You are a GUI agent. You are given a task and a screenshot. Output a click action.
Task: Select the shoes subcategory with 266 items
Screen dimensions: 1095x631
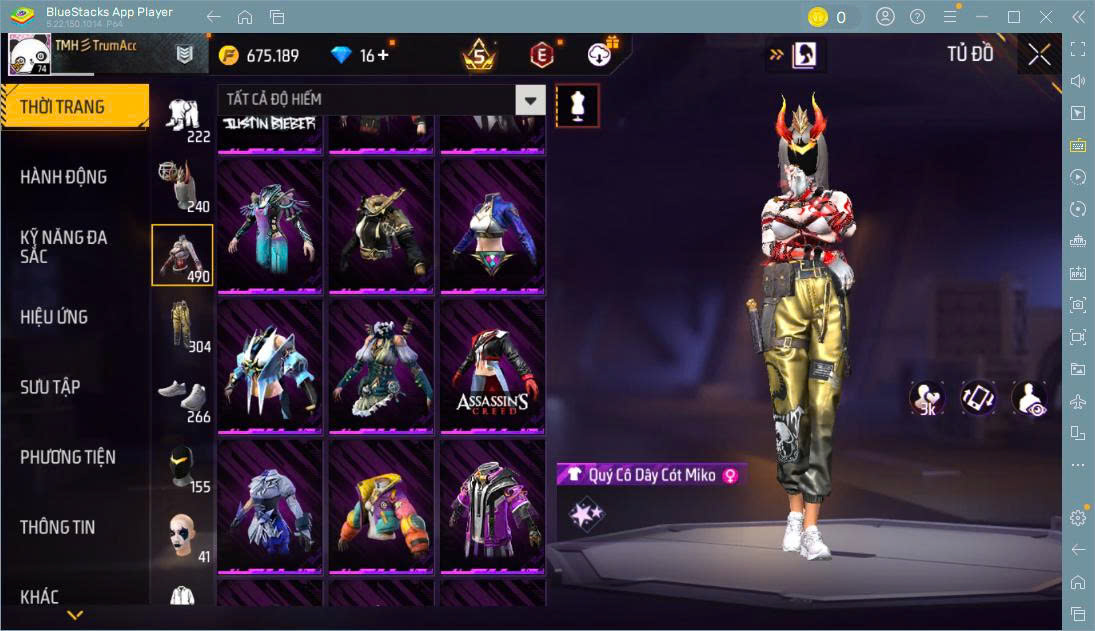click(x=182, y=395)
